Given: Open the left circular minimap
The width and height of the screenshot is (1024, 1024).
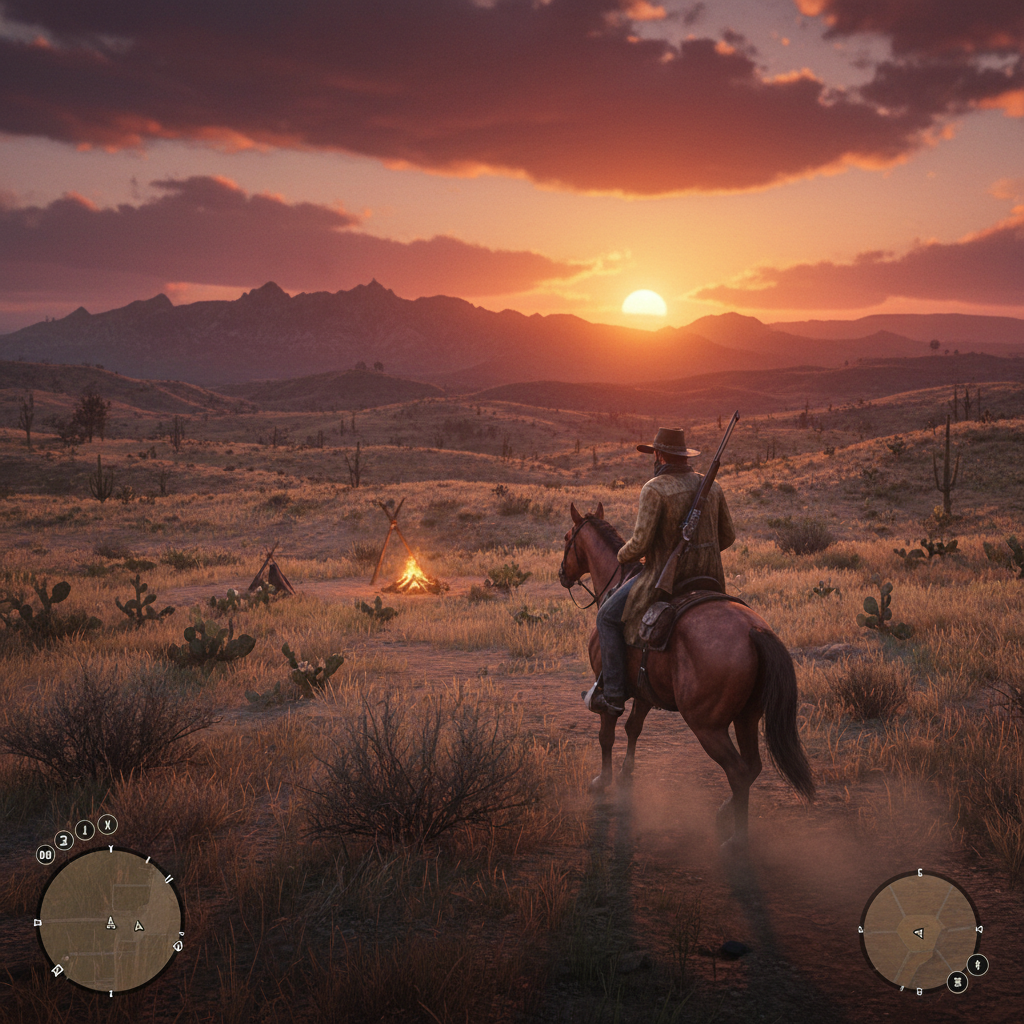Looking at the screenshot, I should 110,921.
